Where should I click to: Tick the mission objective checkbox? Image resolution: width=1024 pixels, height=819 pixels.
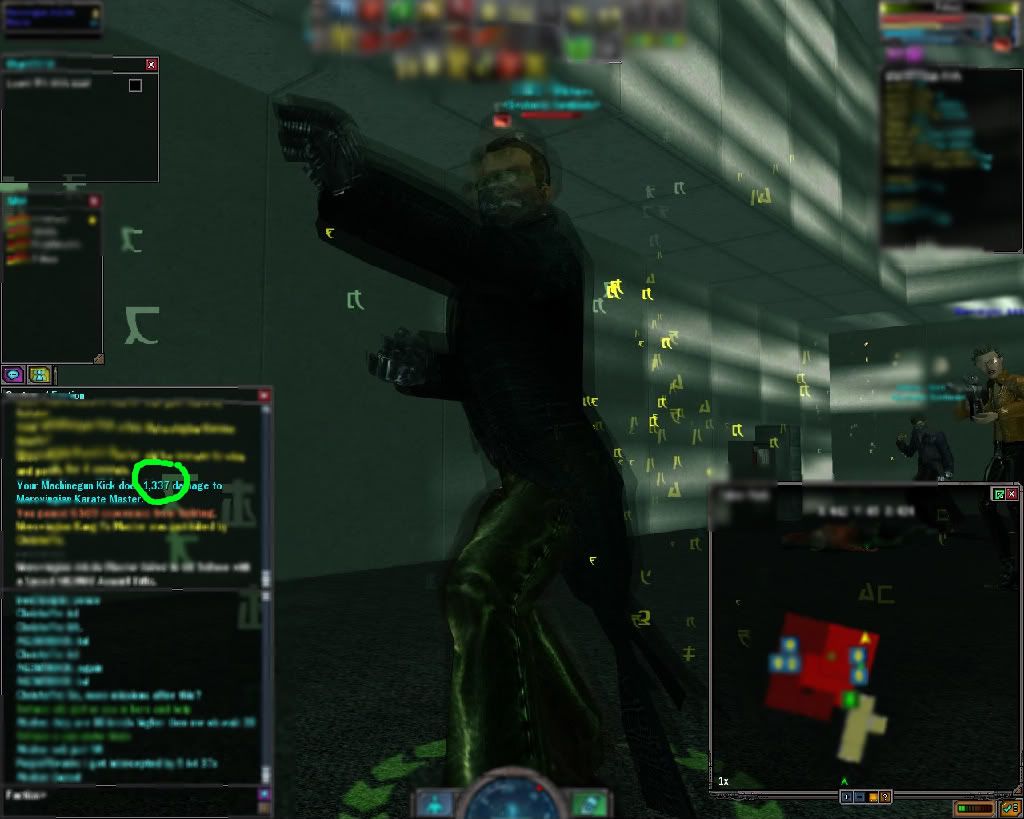[135, 86]
